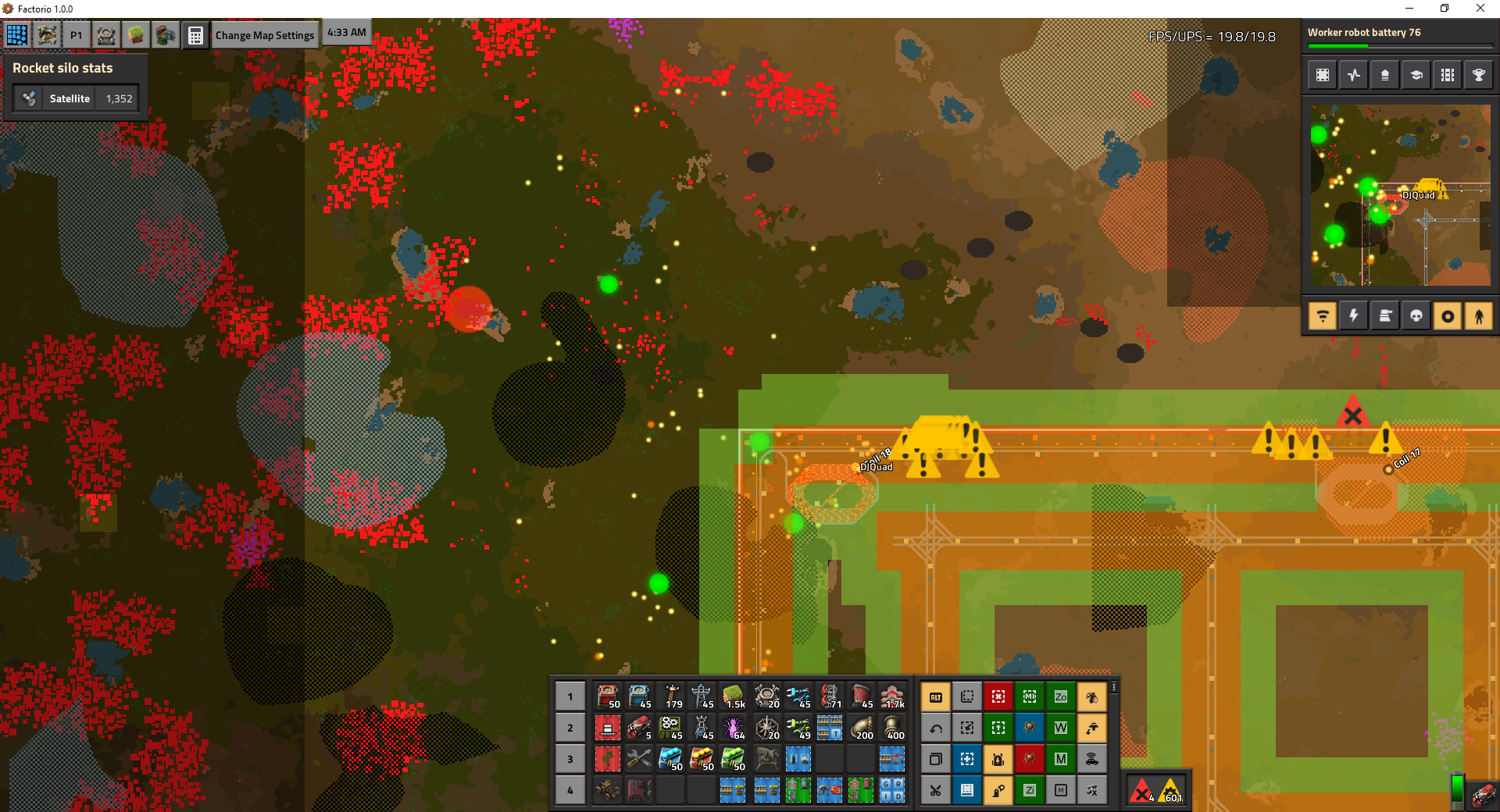Select hotbar row 1 button
This screenshot has height=812, width=1500.
[570, 696]
